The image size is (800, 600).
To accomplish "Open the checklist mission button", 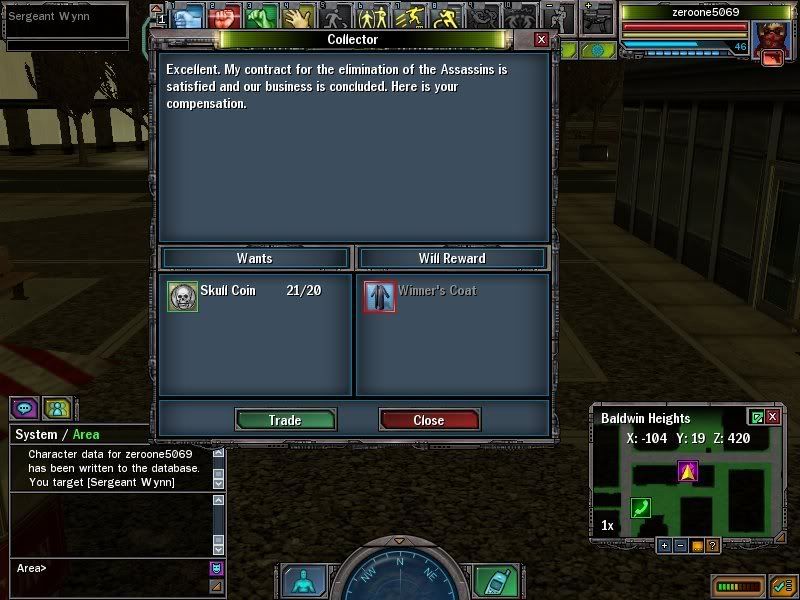I will tap(781, 585).
